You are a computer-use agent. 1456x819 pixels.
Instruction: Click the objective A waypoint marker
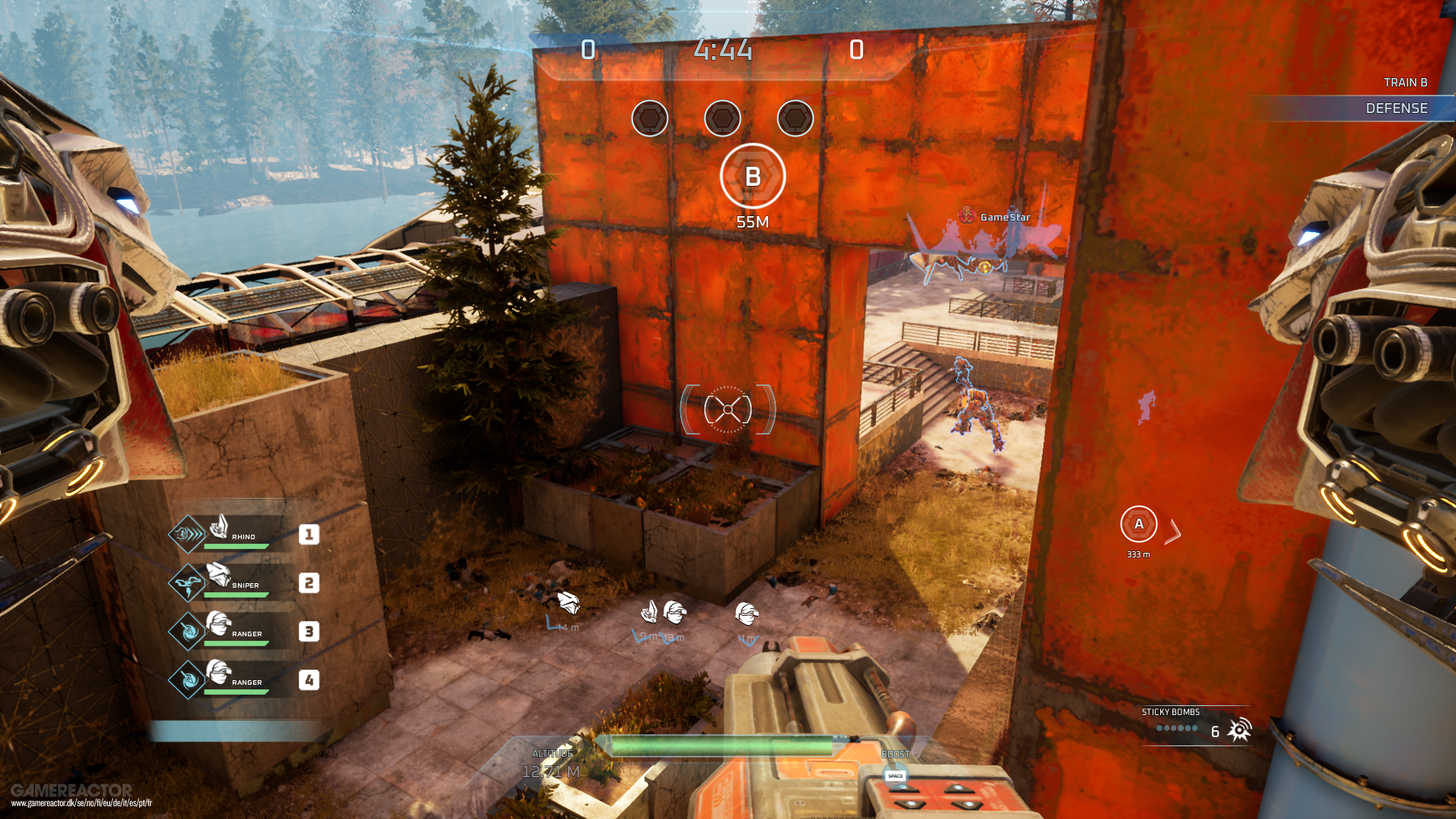click(x=1138, y=524)
